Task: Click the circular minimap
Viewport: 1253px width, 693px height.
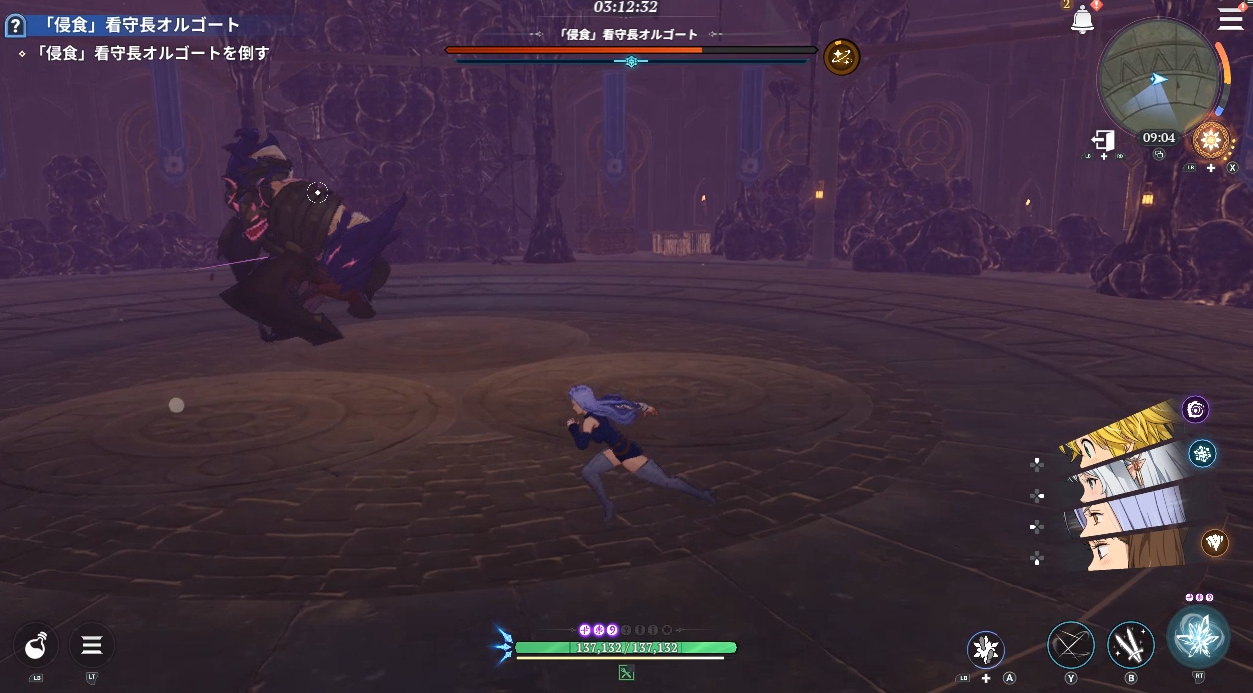Action: pyautogui.click(x=1158, y=79)
